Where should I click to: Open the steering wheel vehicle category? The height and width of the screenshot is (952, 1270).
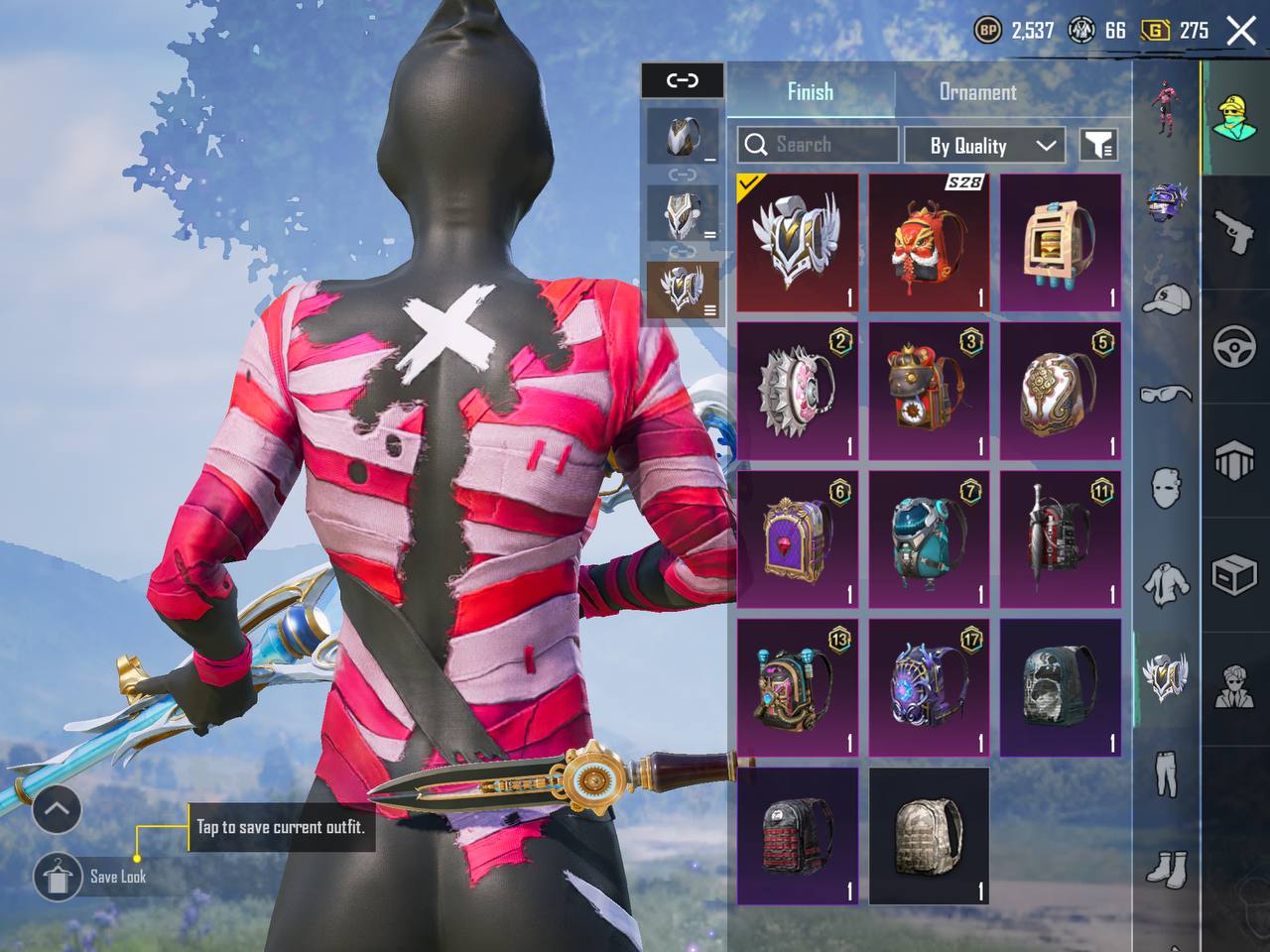(1234, 347)
